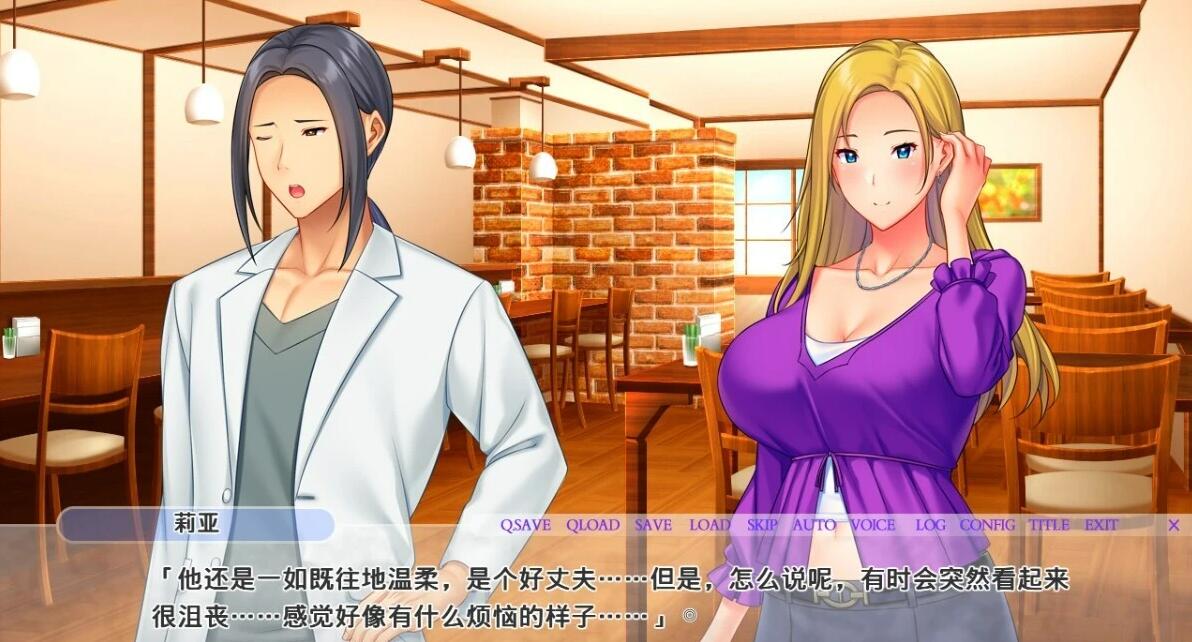Screen dimensions: 1192x642
Task: Open the CONFIG settings
Action: [x=987, y=525]
